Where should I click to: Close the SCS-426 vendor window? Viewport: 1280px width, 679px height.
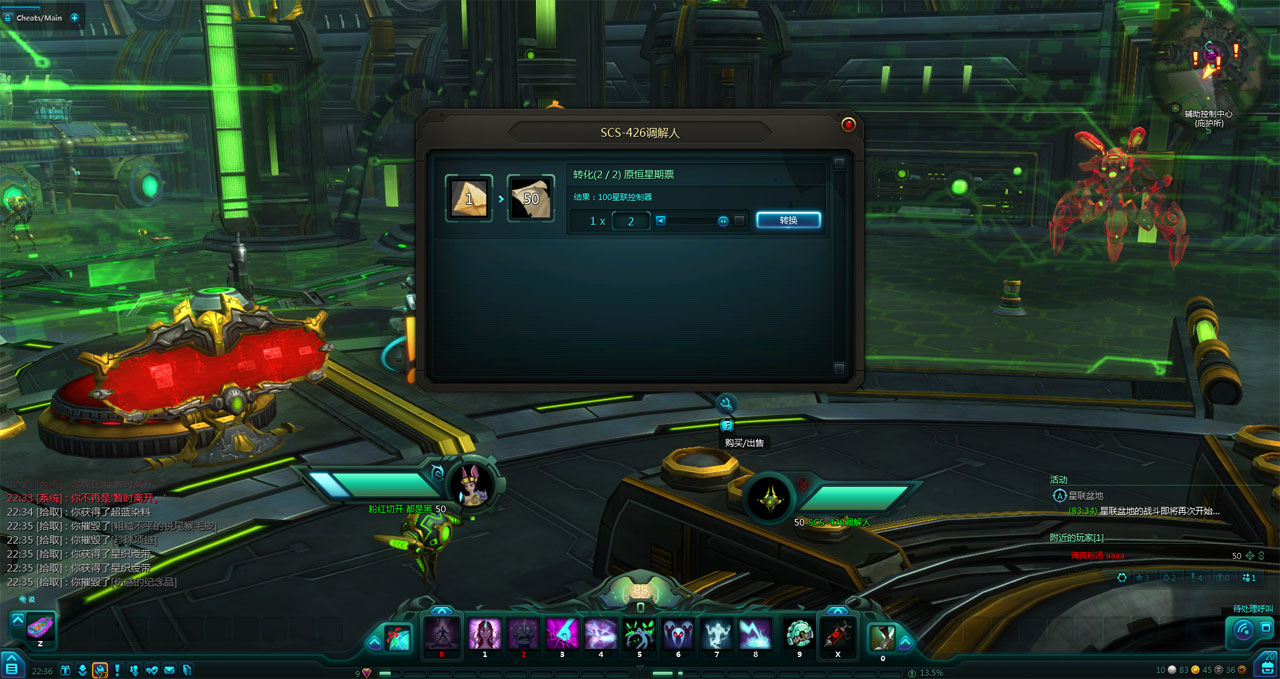point(848,125)
